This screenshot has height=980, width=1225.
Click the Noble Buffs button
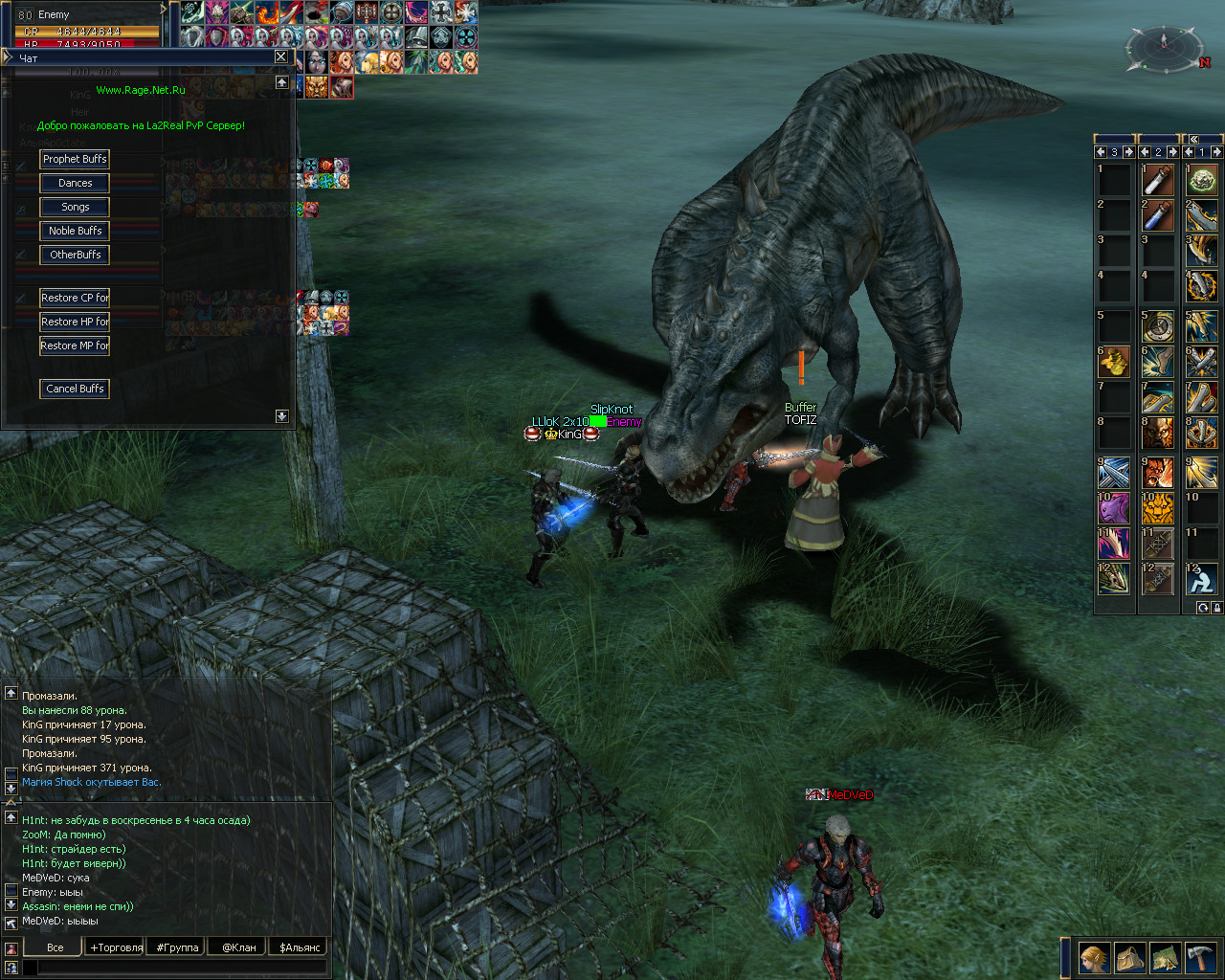[x=75, y=231]
